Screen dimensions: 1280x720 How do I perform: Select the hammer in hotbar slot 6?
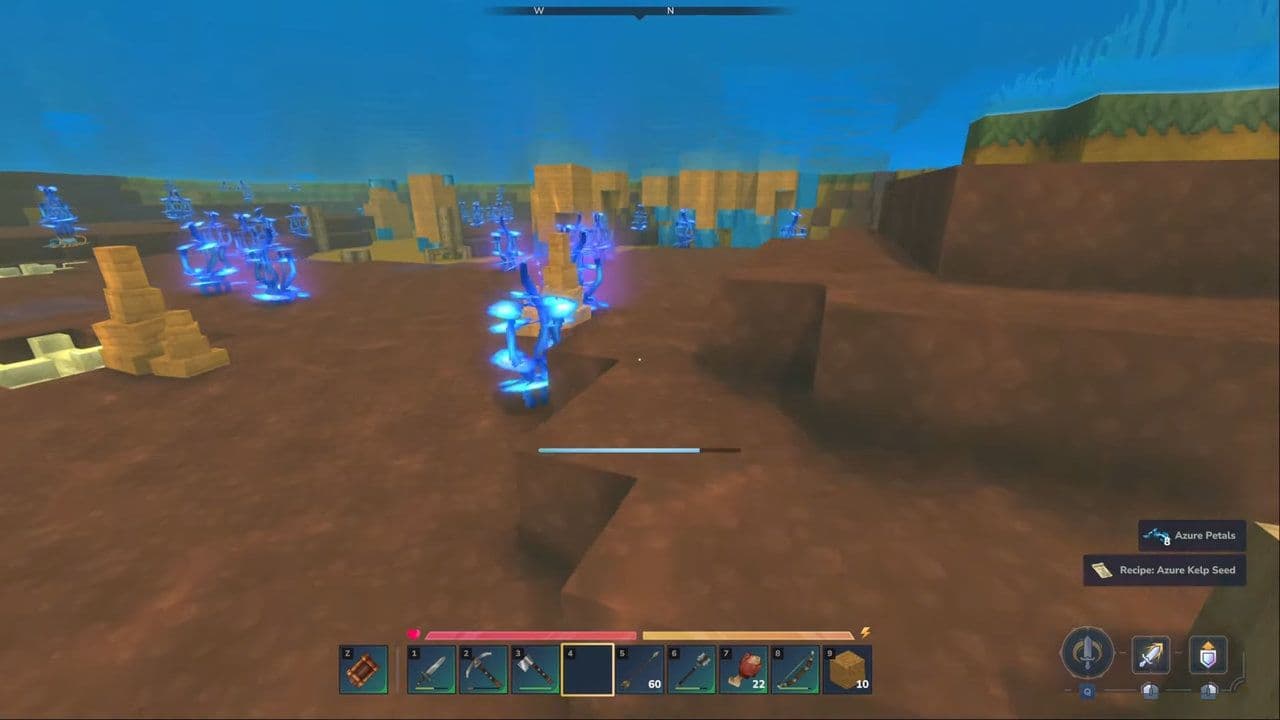click(x=690, y=669)
